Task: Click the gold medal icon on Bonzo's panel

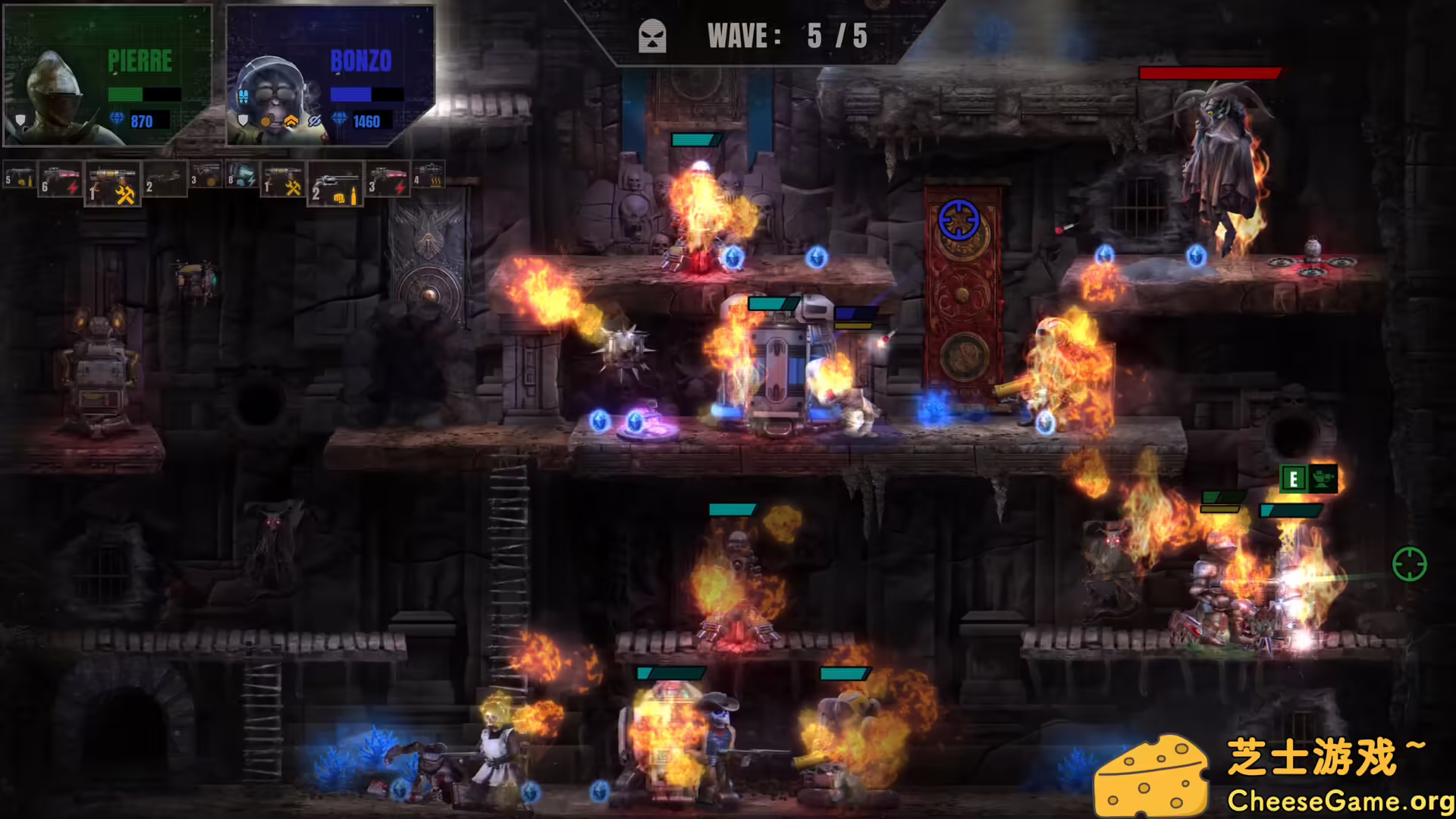Action: [267, 121]
